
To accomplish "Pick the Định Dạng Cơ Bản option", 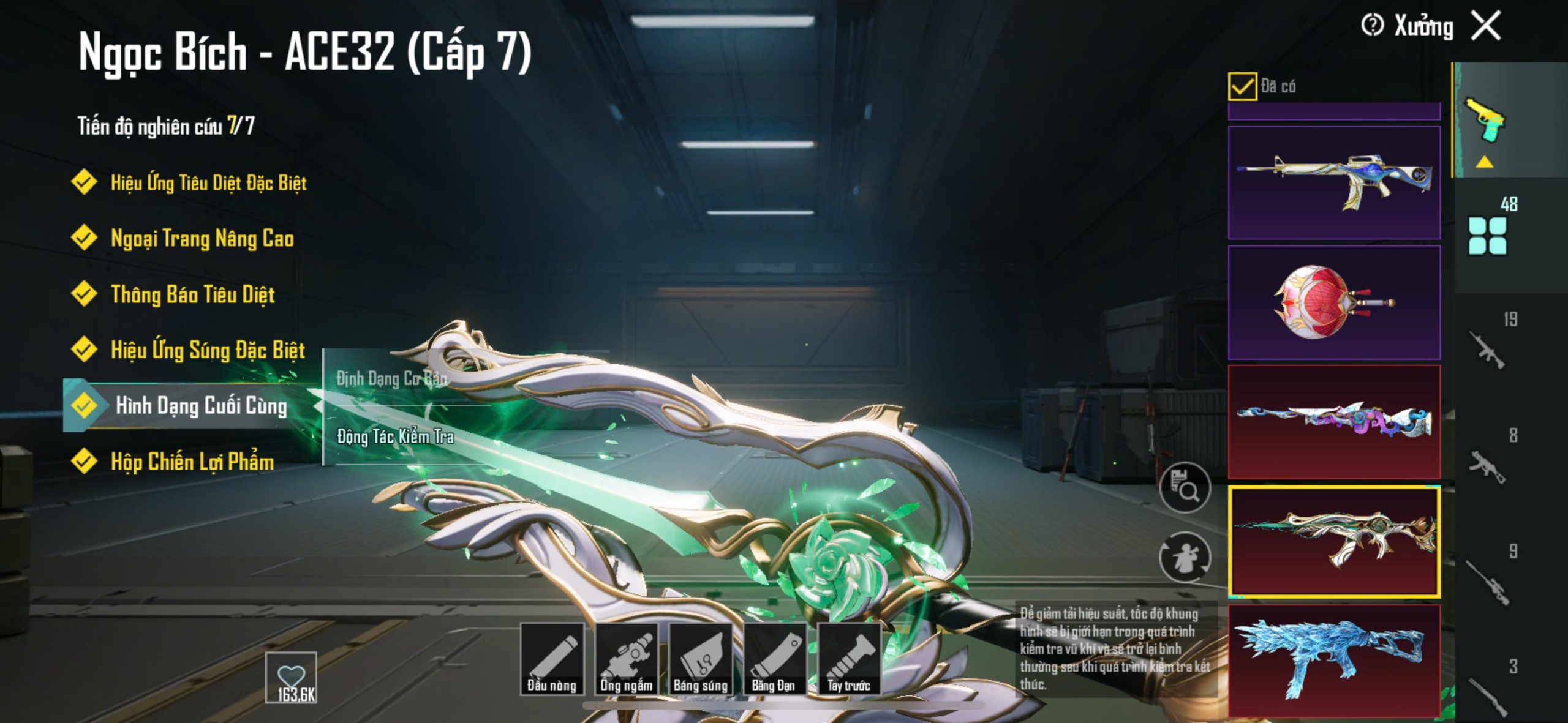I will (x=392, y=379).
